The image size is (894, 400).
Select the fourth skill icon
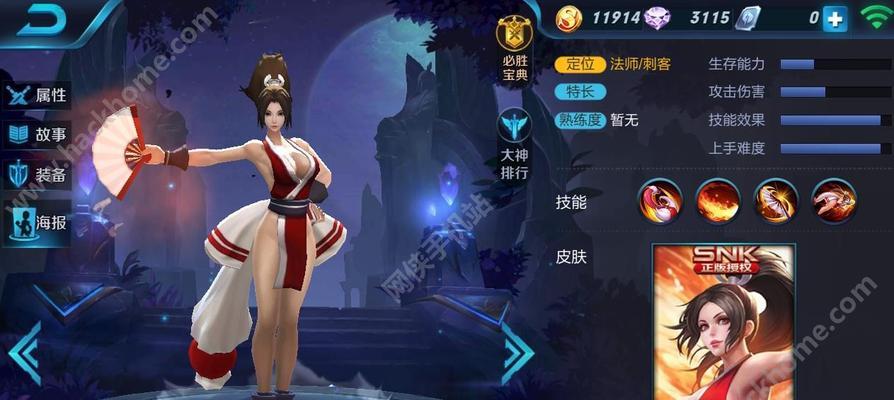point(832,200)
